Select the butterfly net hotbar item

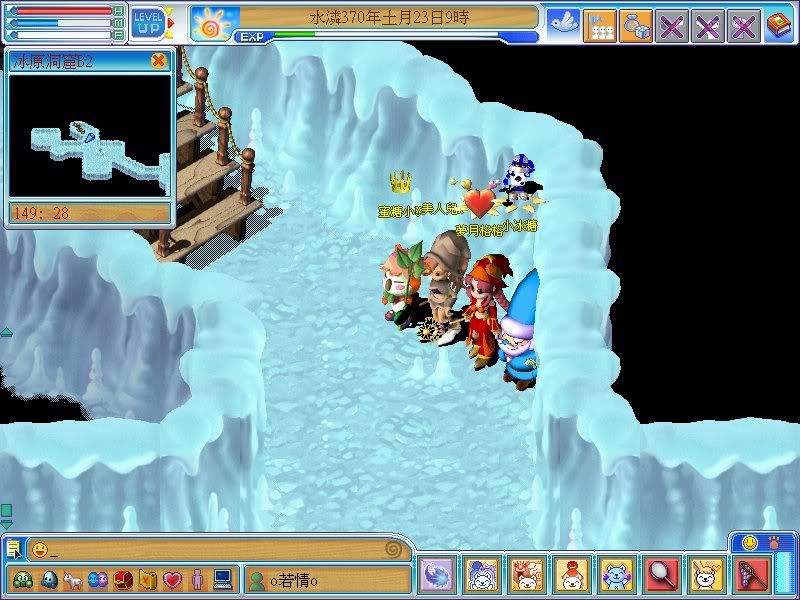(754, 574)
